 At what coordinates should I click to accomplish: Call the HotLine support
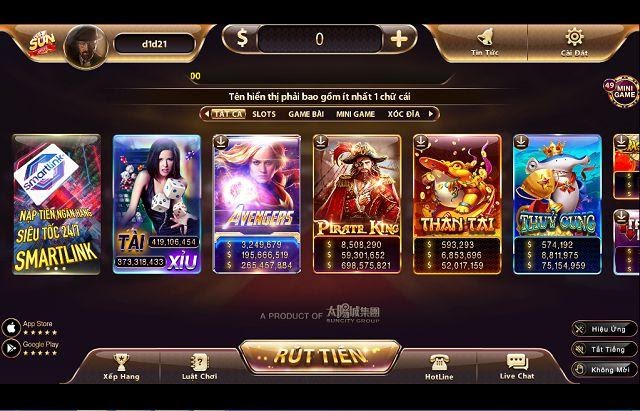point(439,366)
